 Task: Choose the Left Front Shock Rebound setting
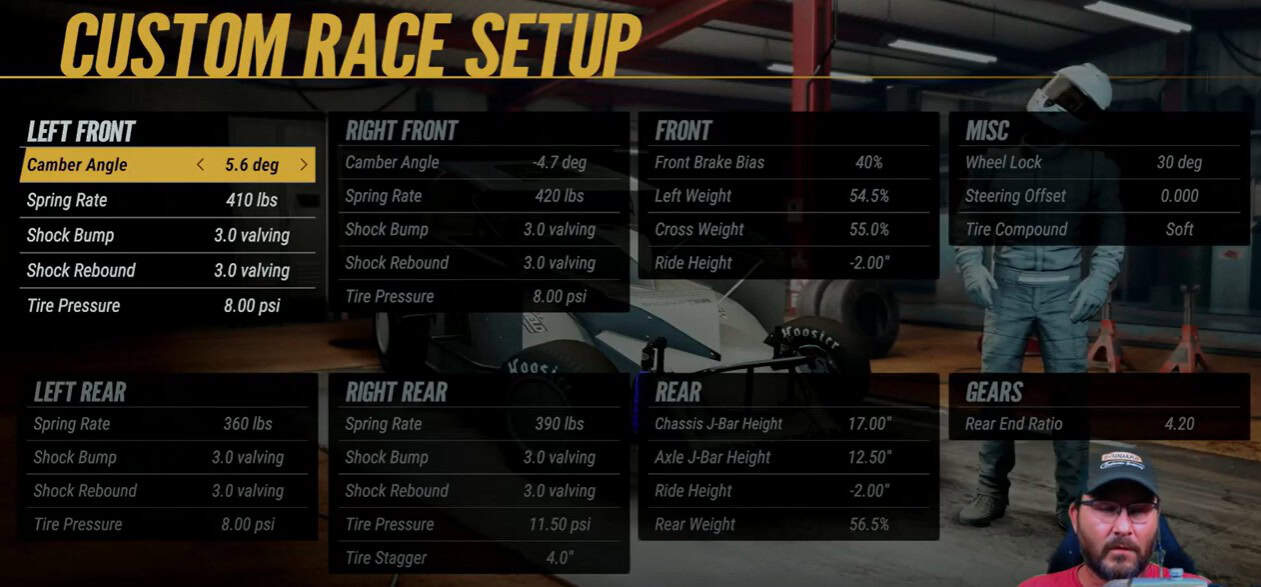167,270
